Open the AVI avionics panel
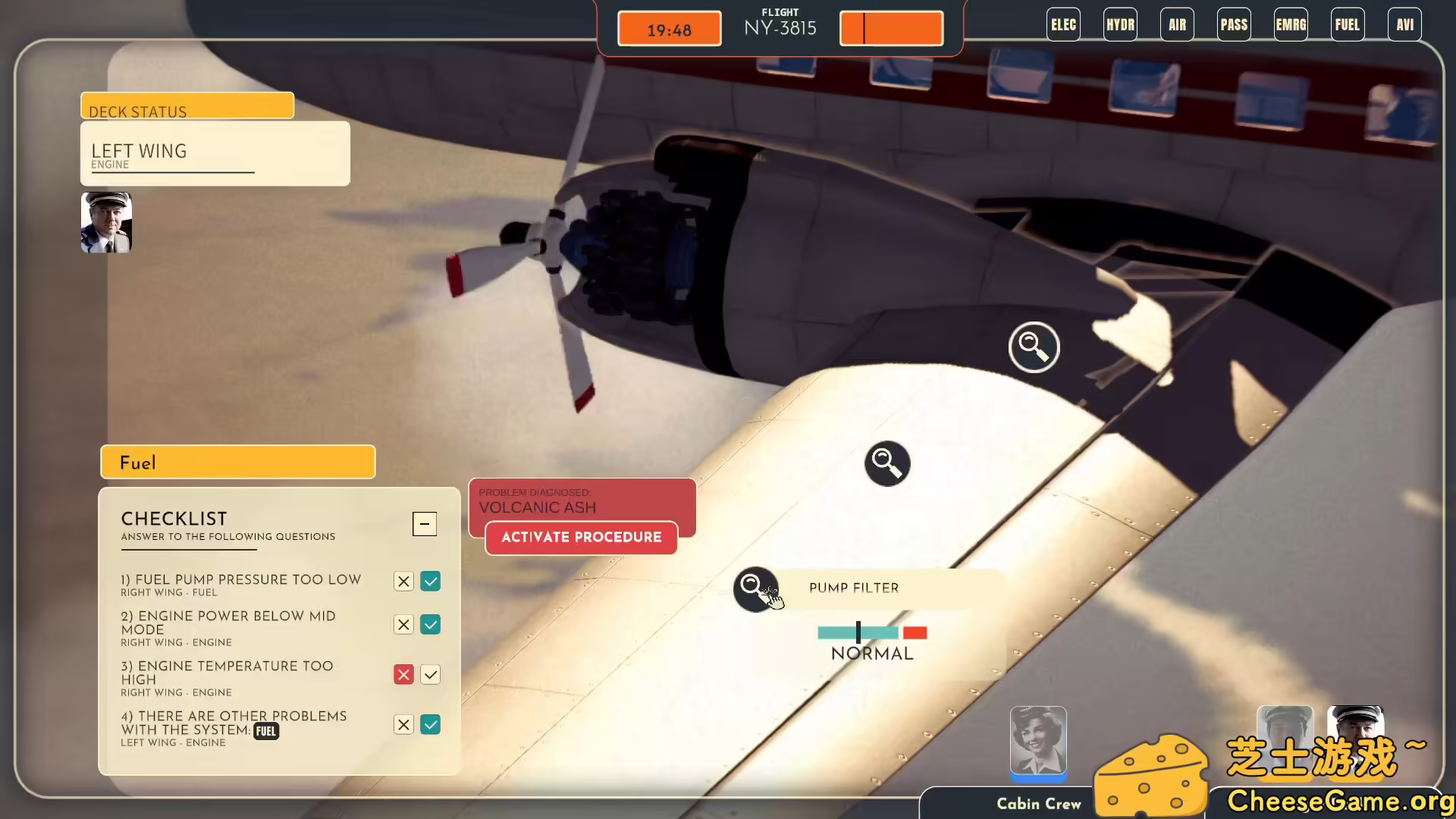Screen dimensions: 1456x819 pos(1404,24)
